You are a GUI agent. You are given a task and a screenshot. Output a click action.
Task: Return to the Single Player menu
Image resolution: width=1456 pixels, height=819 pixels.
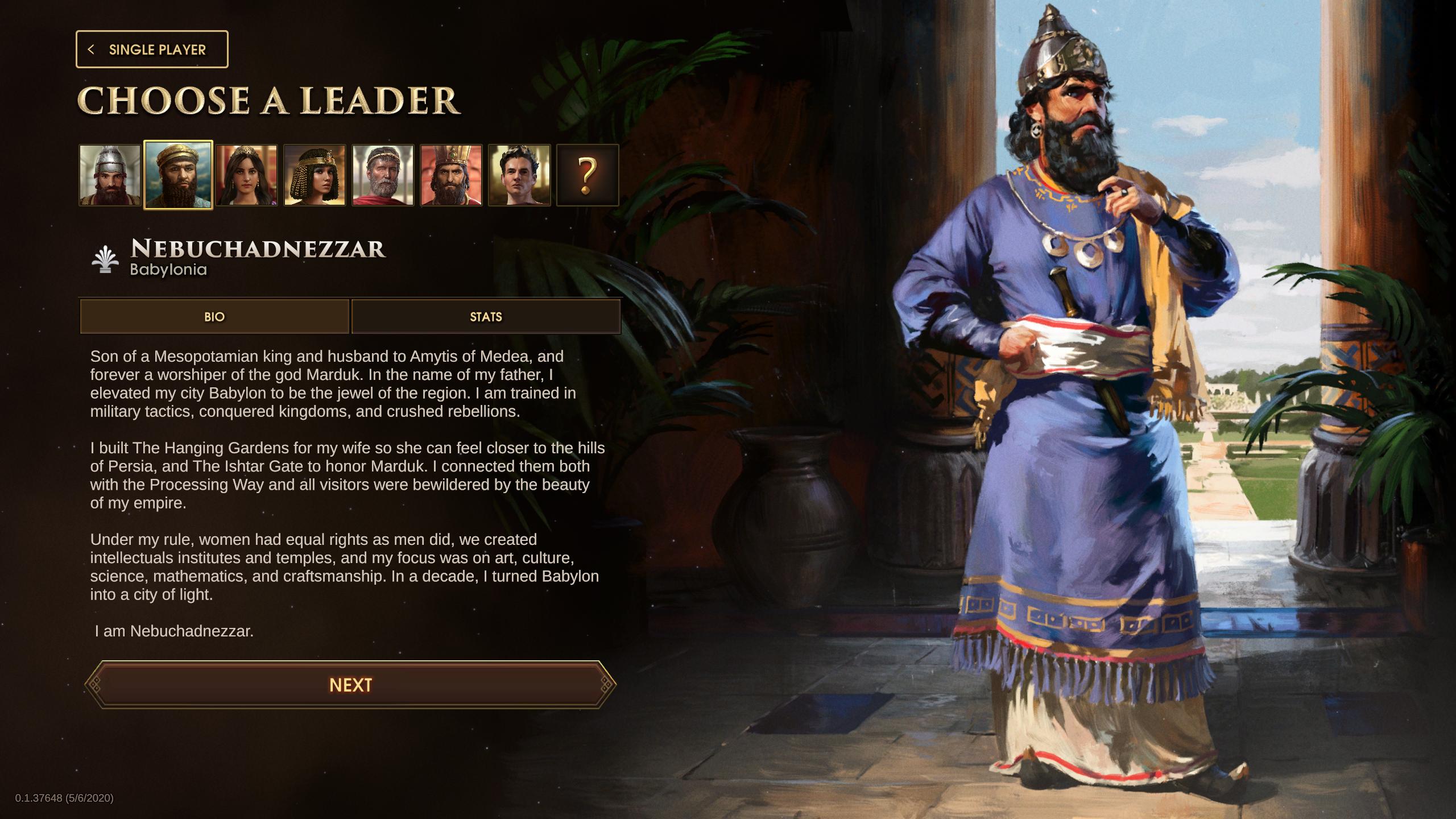pos(151,49)
